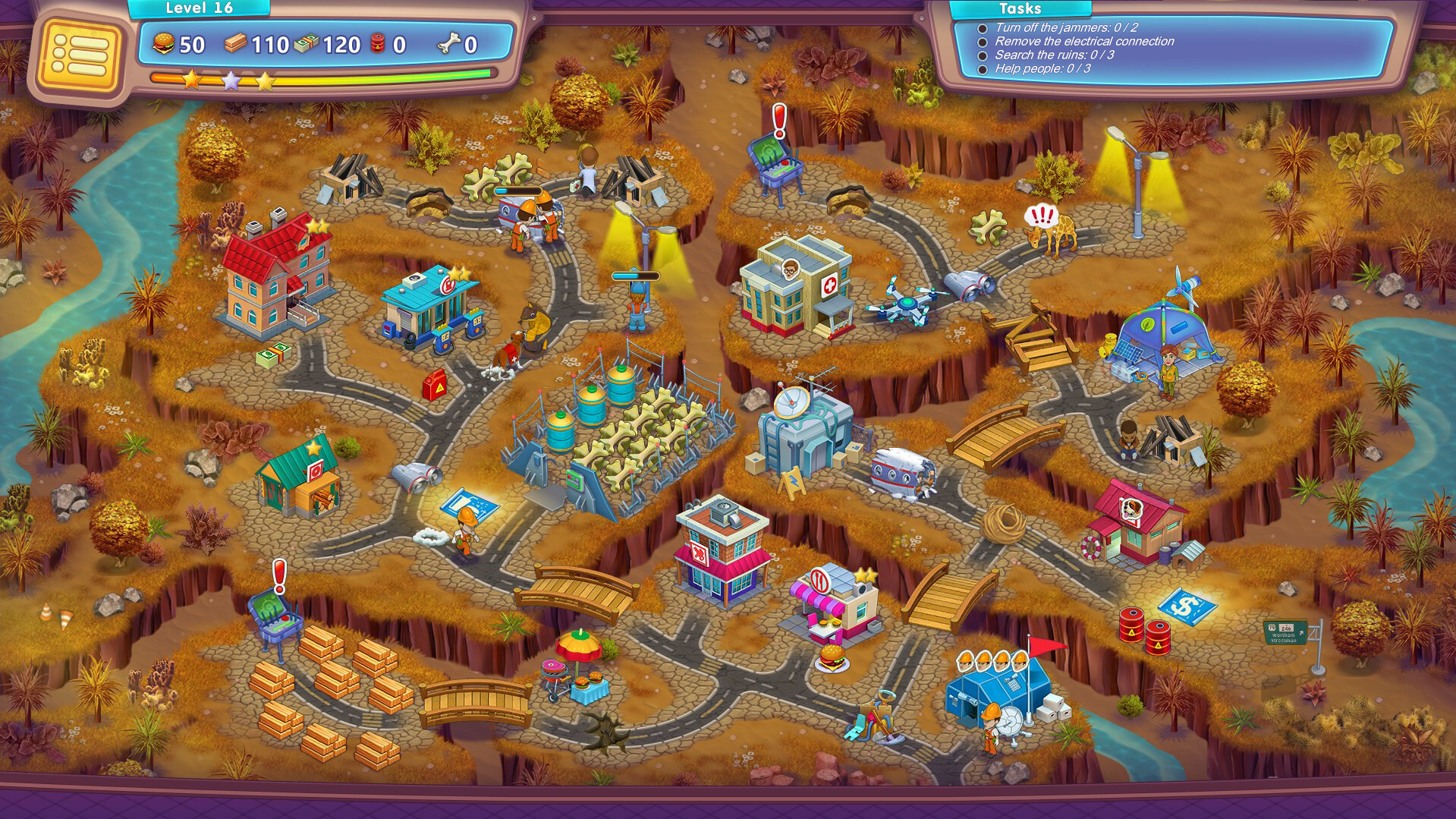Open the yellow list menu button
The image size is (1456, 819).
[80, 54]
